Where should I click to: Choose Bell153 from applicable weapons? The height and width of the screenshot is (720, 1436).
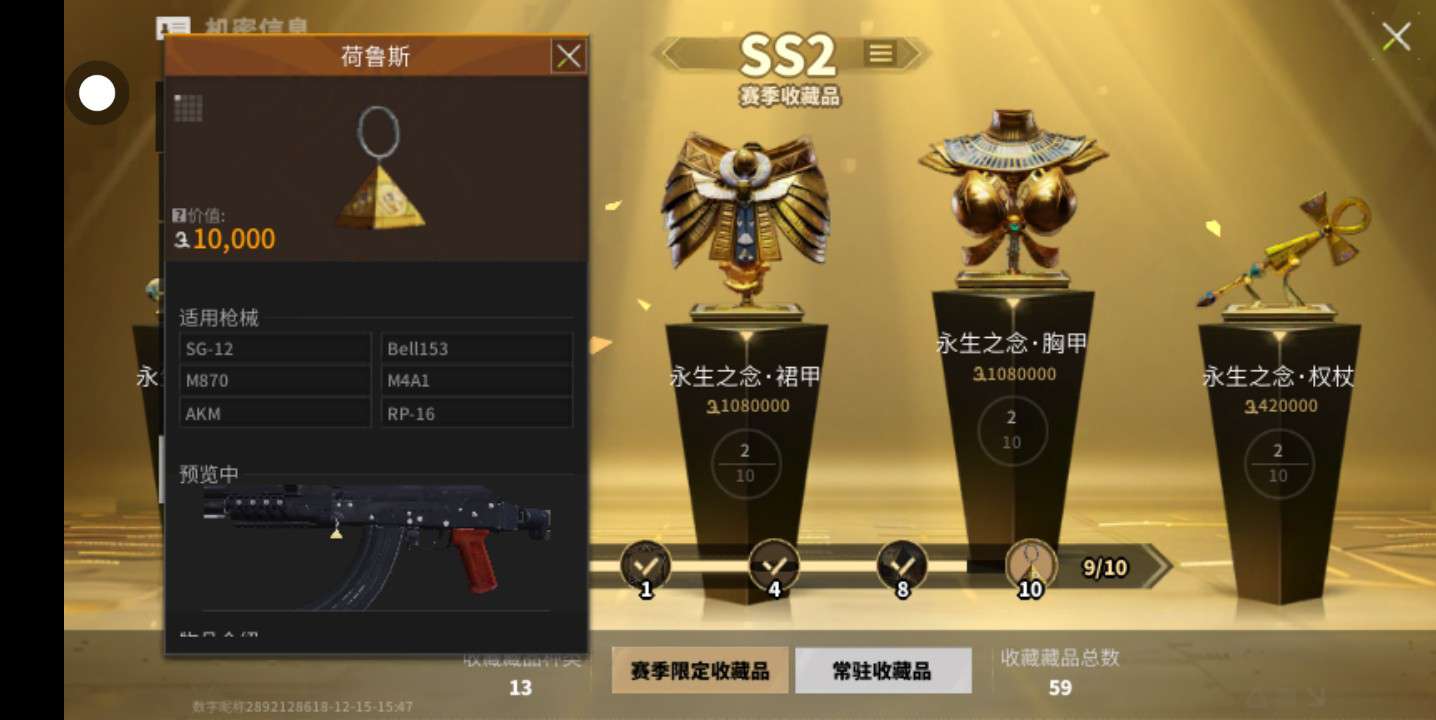pos(476,349)
